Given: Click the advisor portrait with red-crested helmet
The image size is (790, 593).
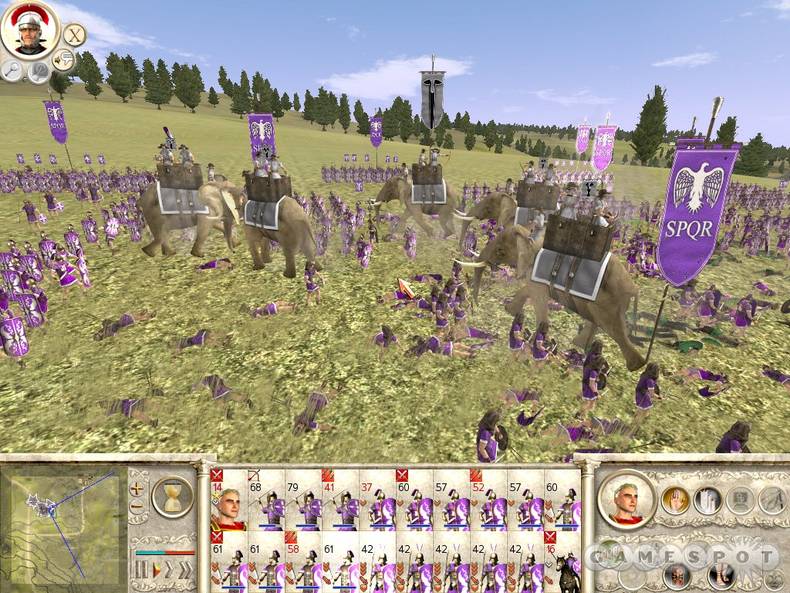Looking at the screenshot, I should [30, 31].
